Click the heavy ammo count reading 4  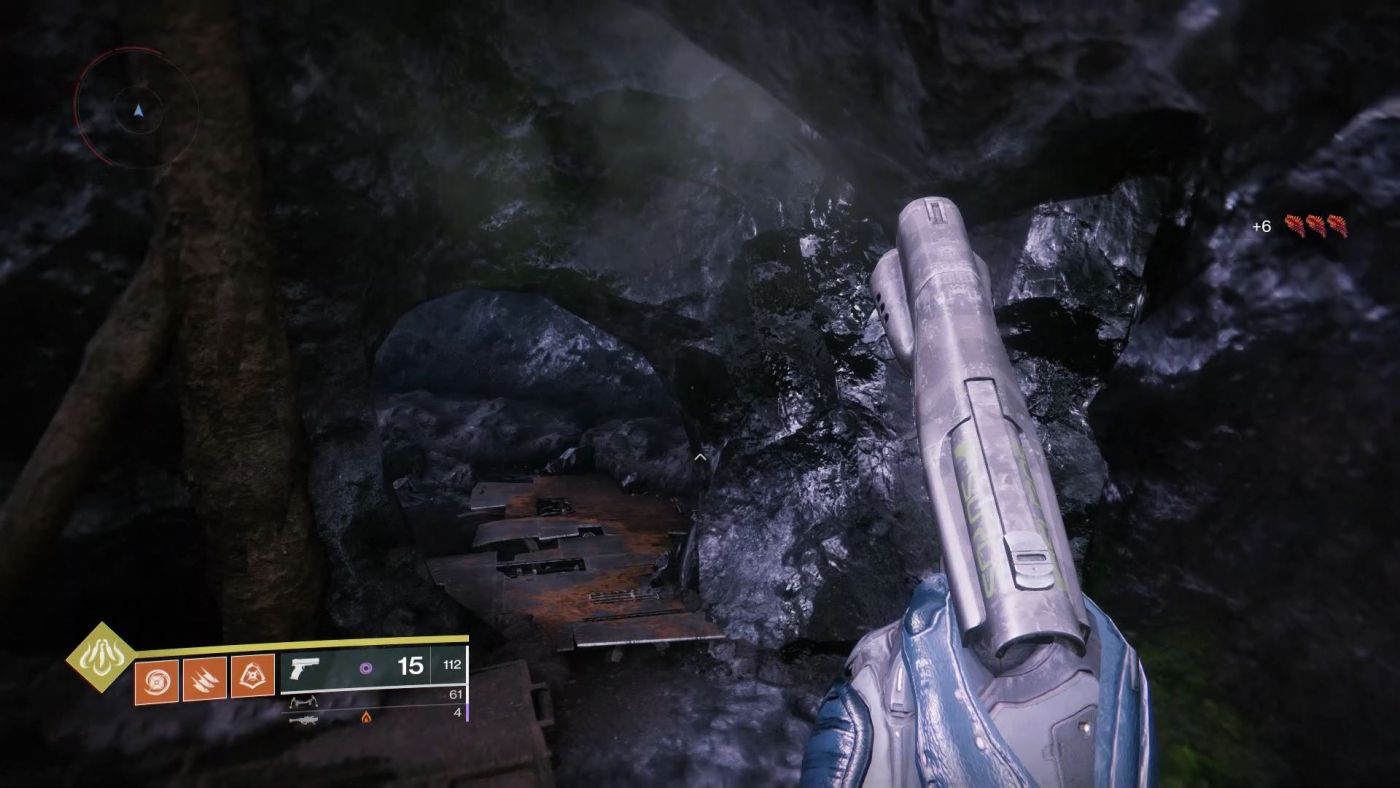click(456, 713)
